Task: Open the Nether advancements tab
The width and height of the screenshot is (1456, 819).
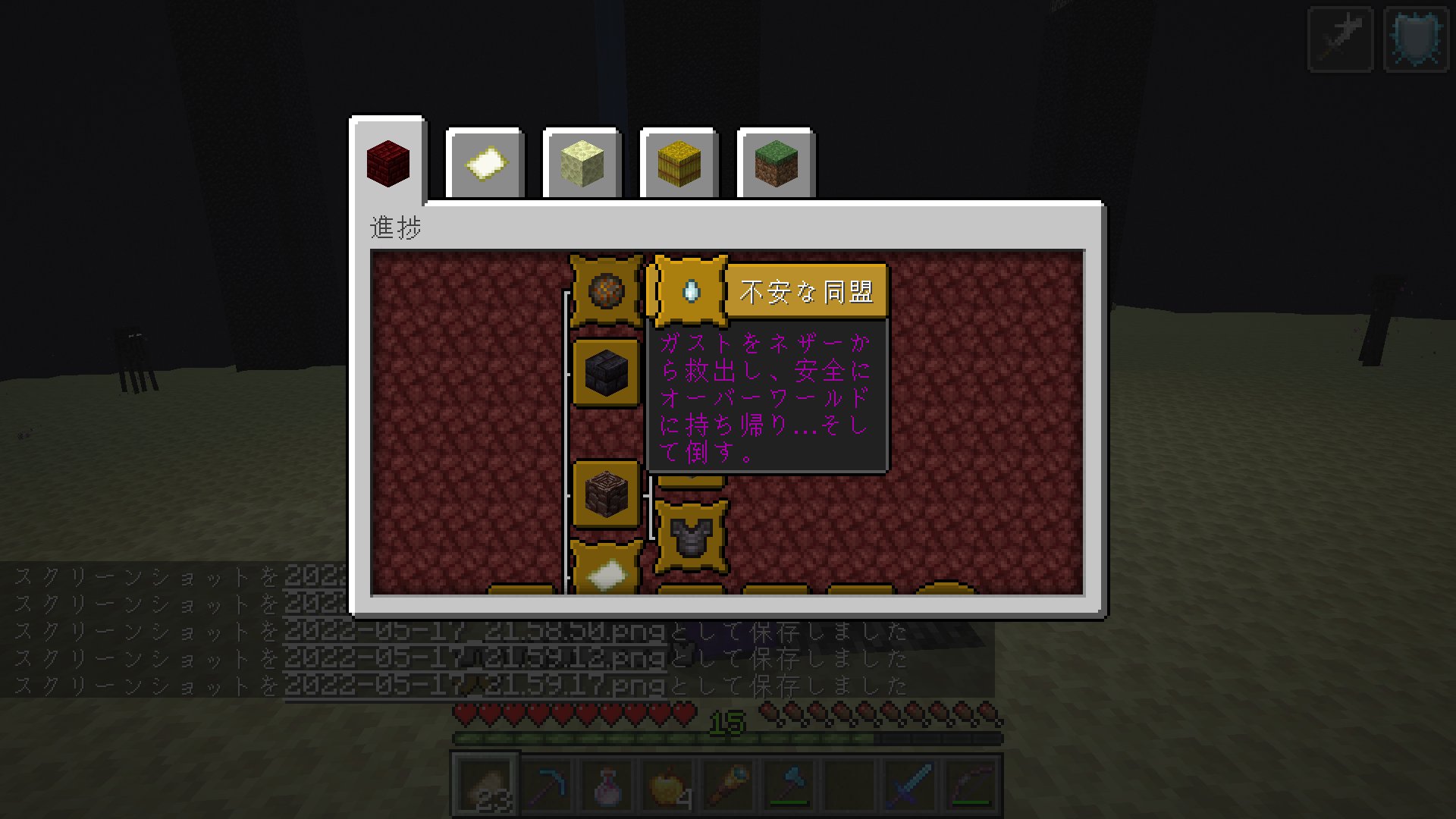Action: [388, 163]
